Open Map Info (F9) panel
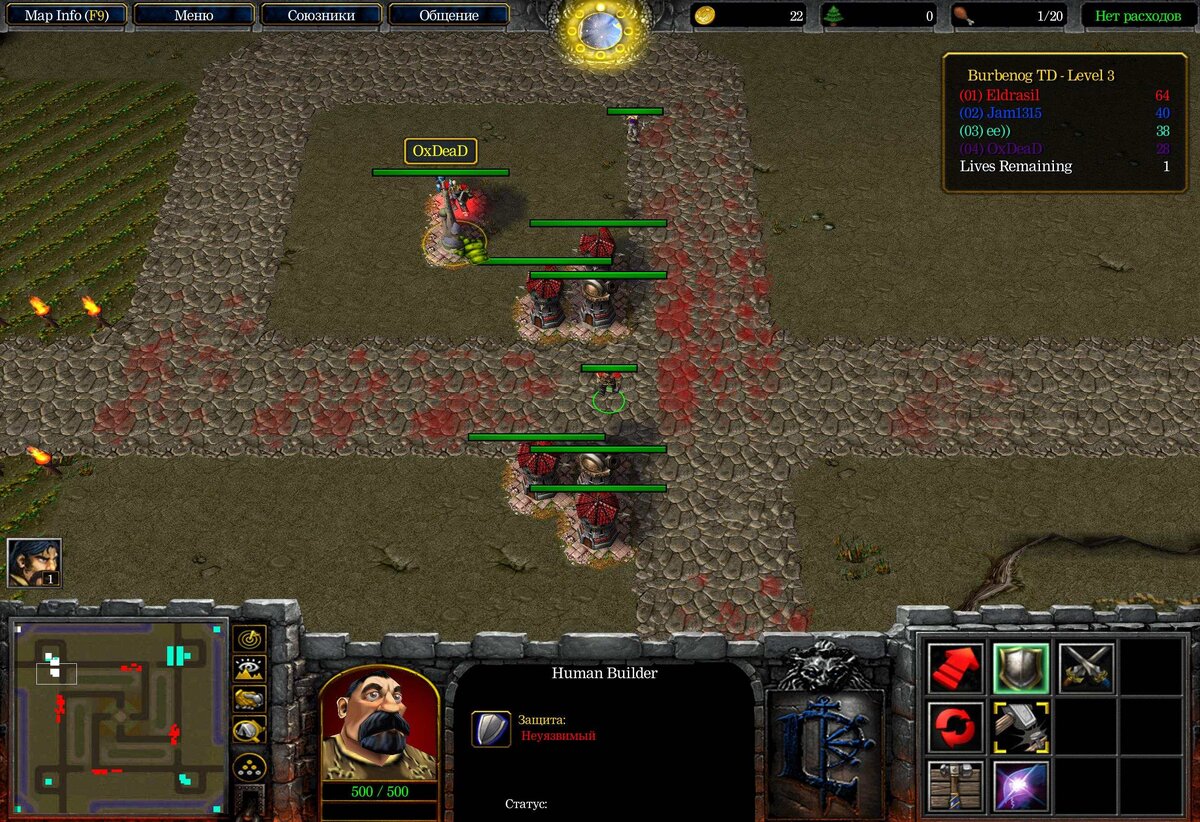The image size is (1200, 822). click(68, 15)
